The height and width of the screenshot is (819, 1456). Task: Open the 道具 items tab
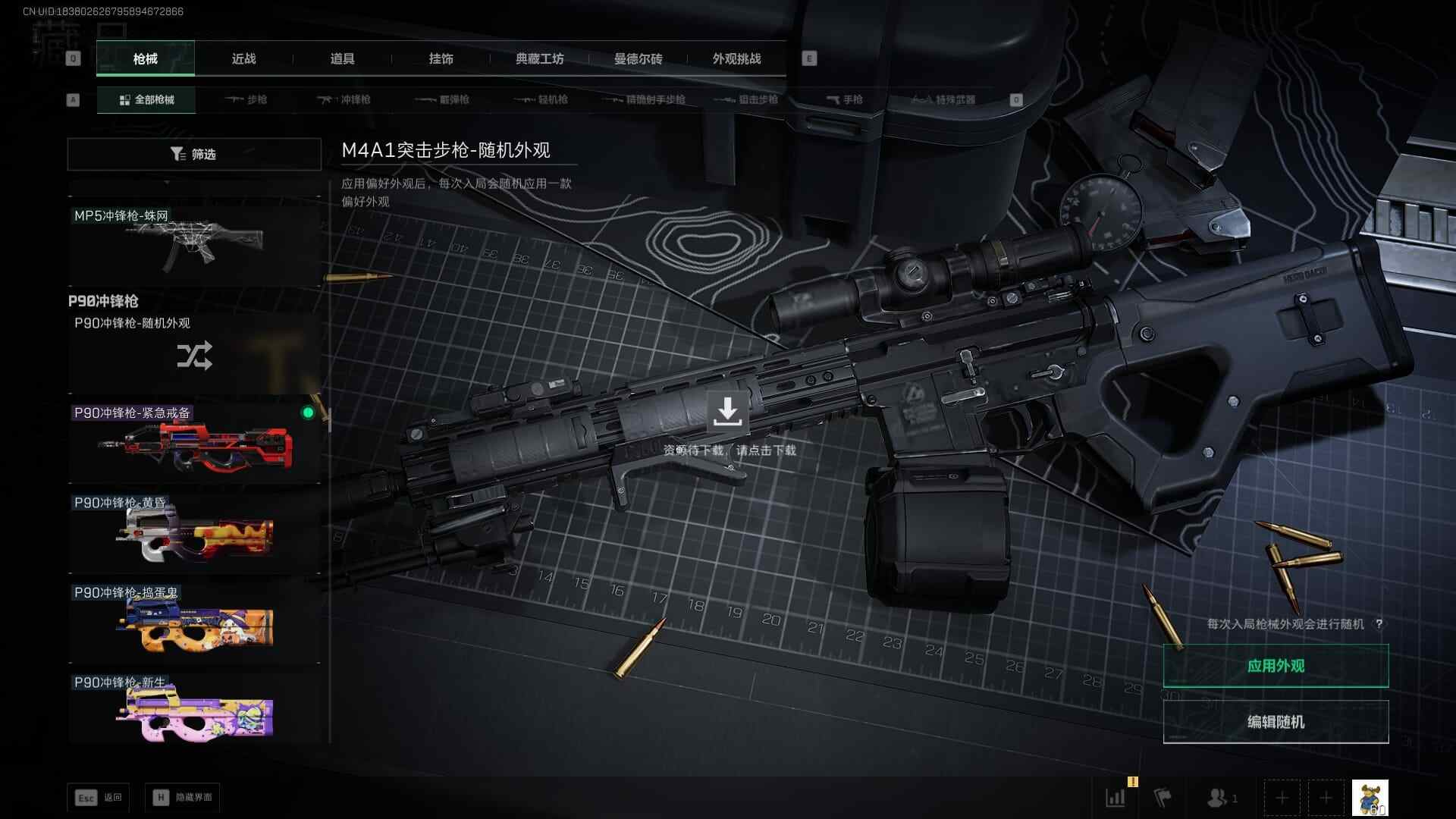342,59
